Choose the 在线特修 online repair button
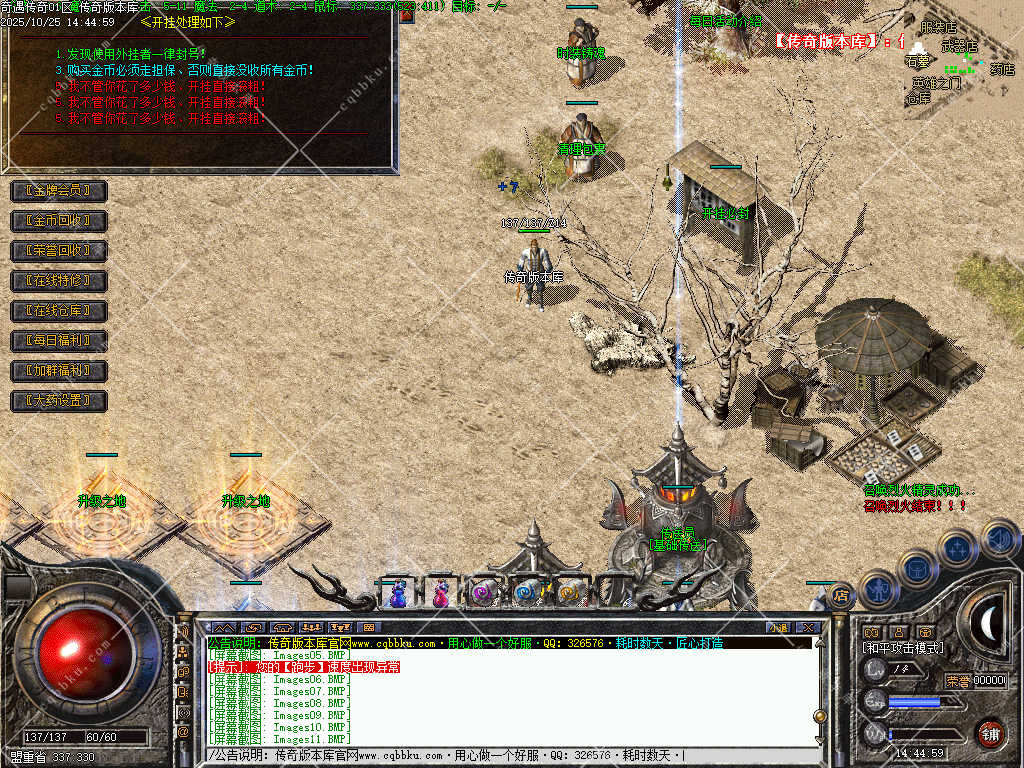 pos(58,281)
